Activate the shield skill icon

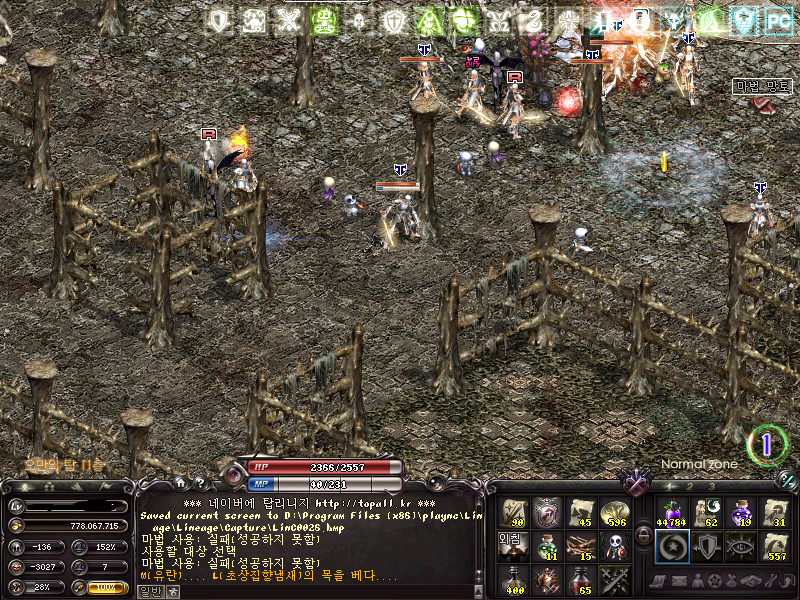705,546
